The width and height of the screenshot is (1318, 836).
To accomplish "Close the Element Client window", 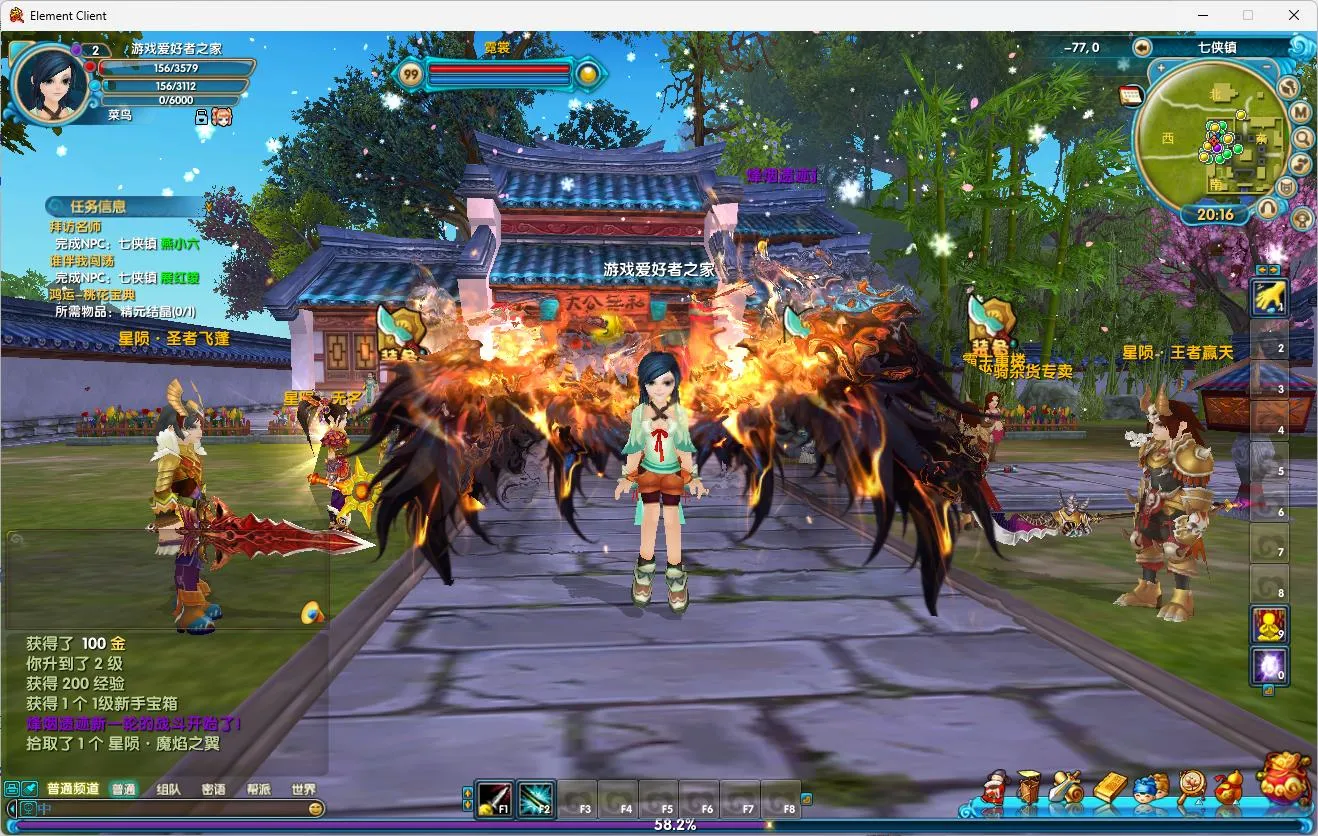I will pyautogui.click(x=1294, y=15).
